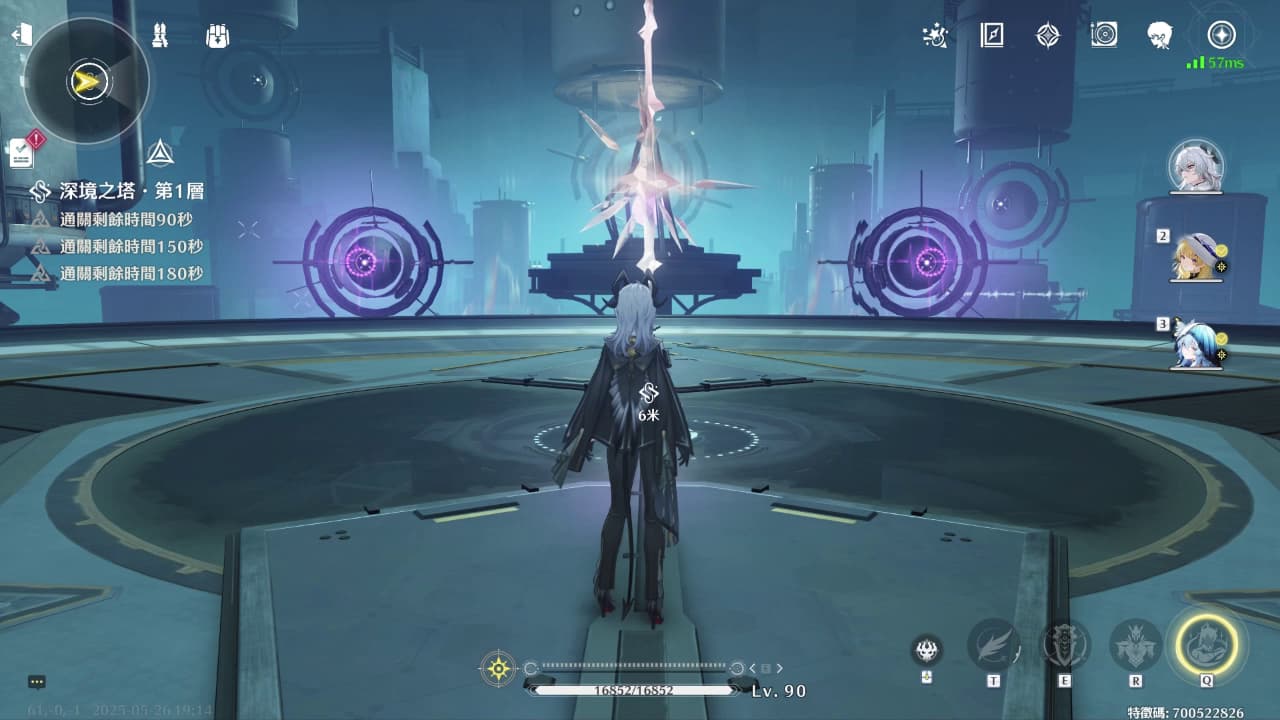The height and width of the screenshot is (720, 1280).
Task: Open the speaker-disc icon in top bar
Action: 1104,36
